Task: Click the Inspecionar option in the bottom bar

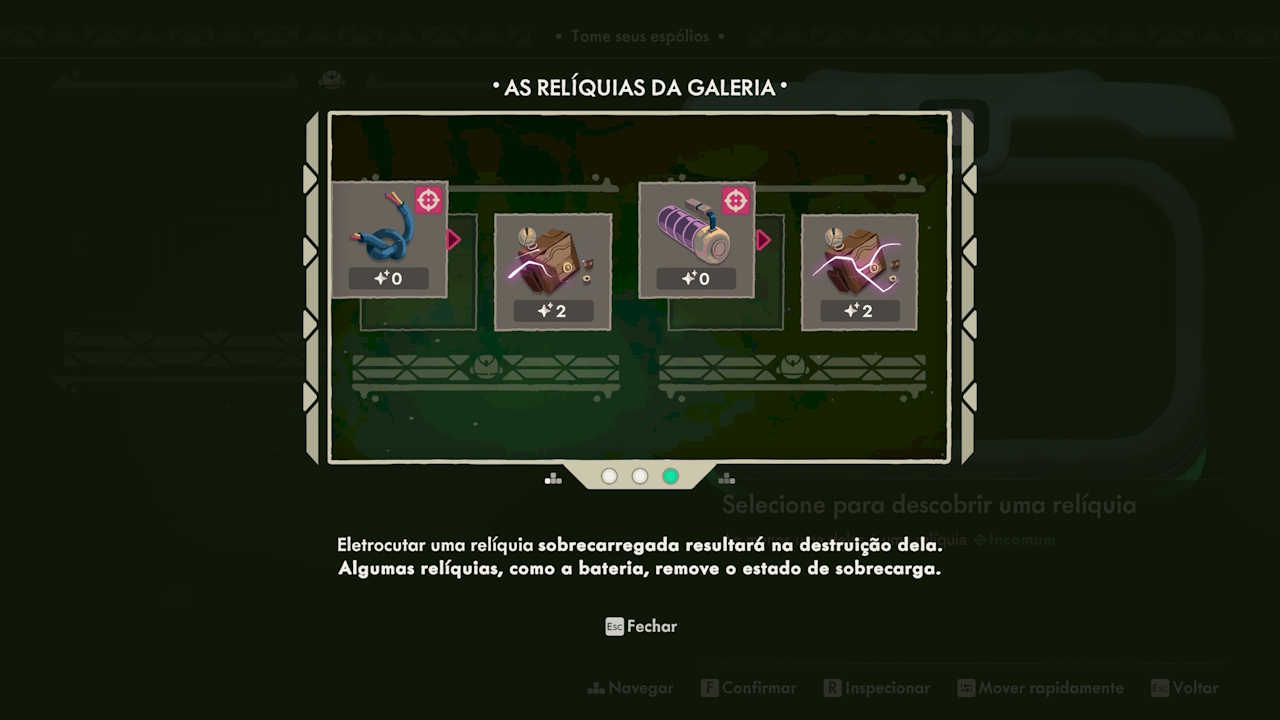Action: point(877,688)
